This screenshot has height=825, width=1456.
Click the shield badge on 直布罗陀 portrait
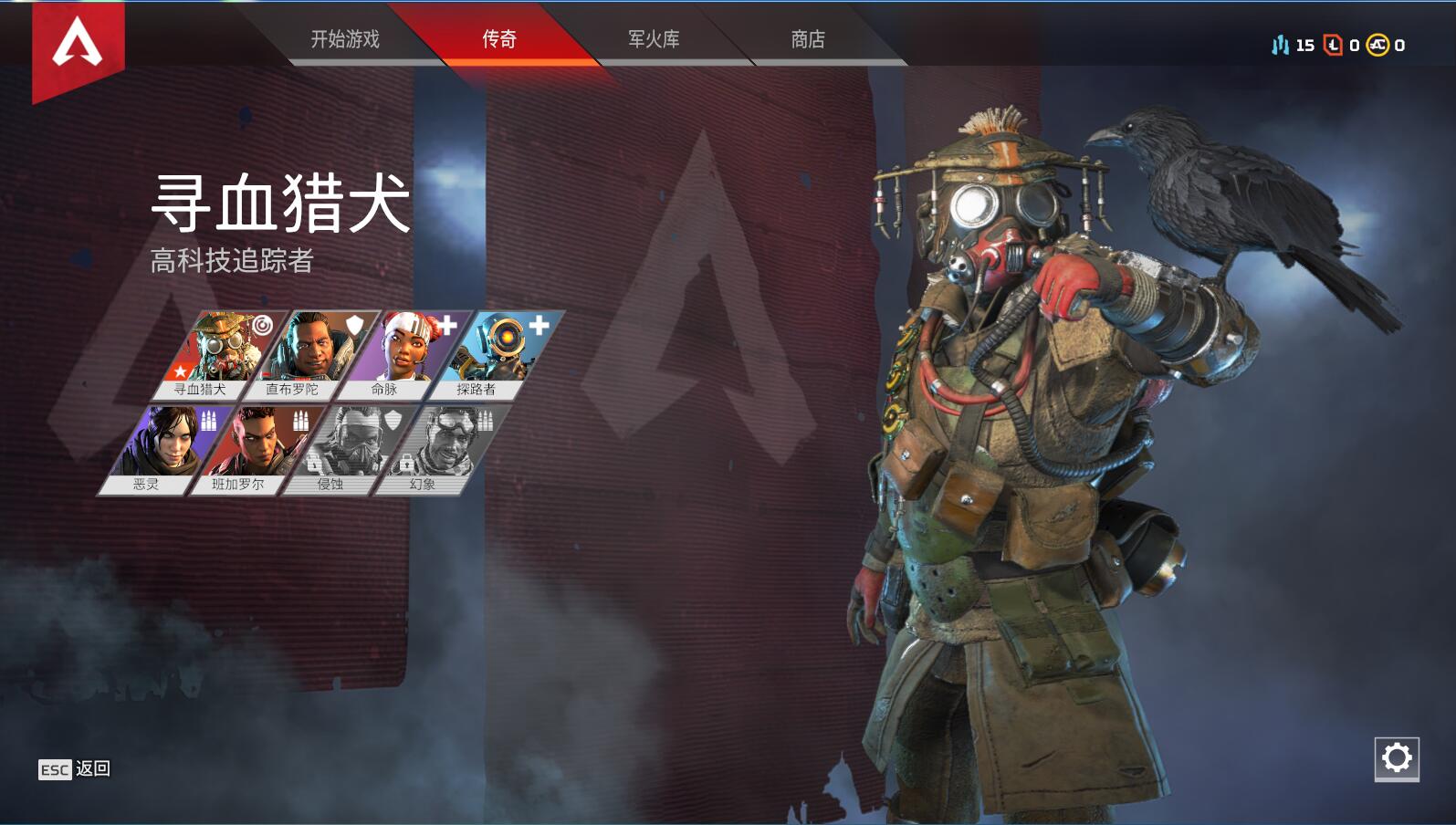point(353,324)
